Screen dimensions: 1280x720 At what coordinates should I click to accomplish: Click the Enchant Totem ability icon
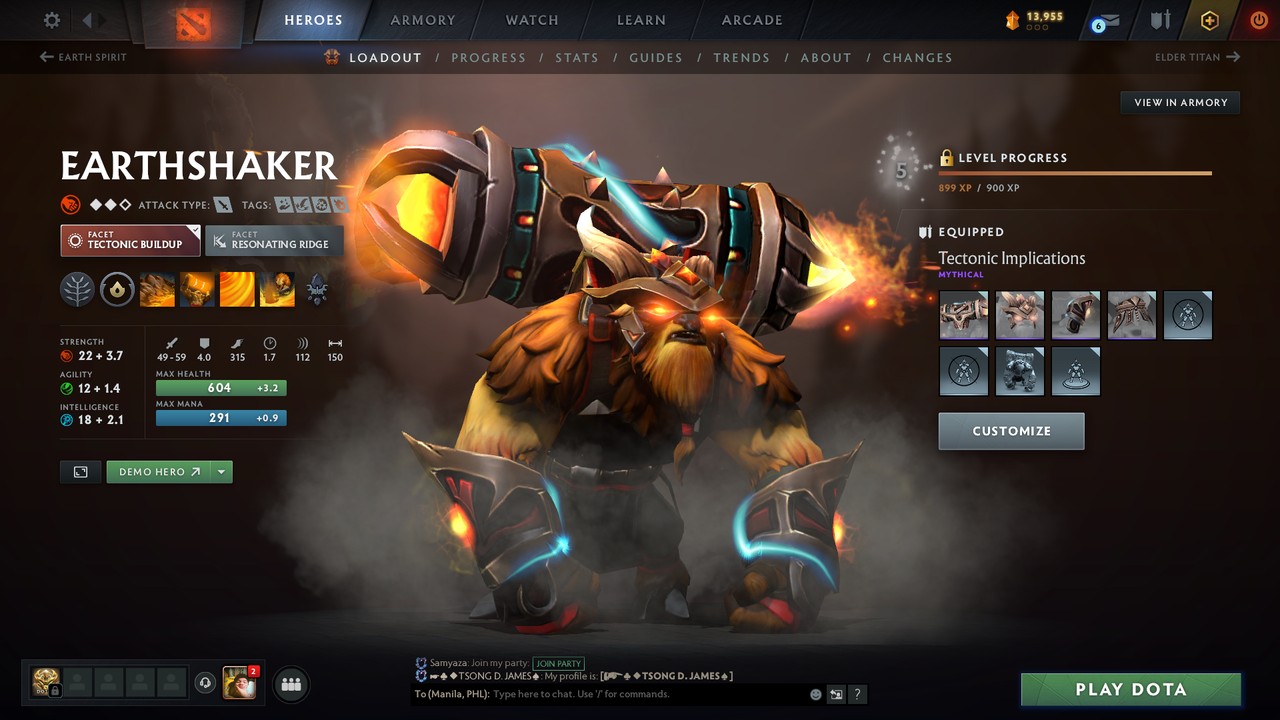(196, 289)
